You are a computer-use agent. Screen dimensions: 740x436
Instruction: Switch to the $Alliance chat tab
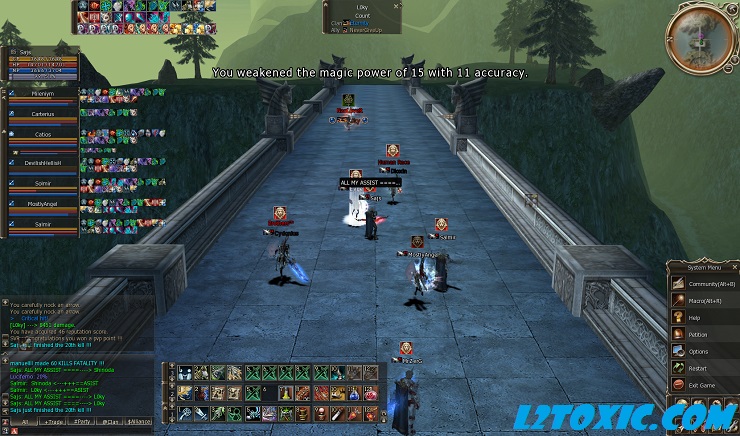tap(140, 423)
